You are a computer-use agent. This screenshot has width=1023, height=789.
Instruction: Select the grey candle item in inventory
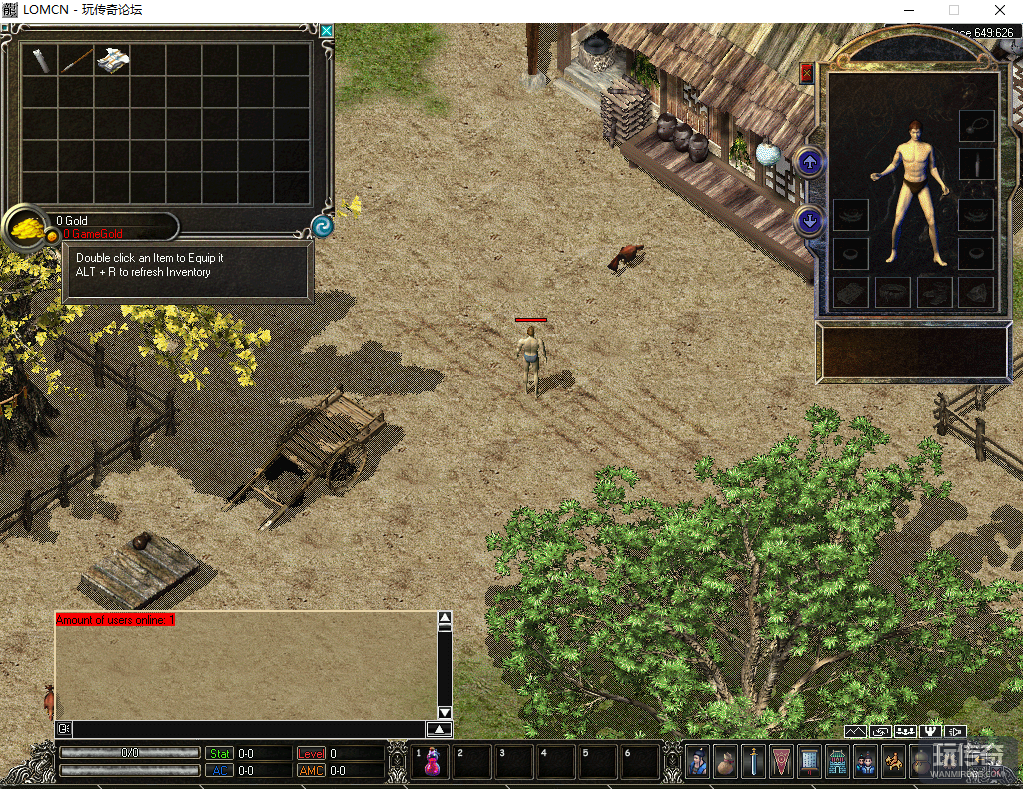tap(40, 60)
